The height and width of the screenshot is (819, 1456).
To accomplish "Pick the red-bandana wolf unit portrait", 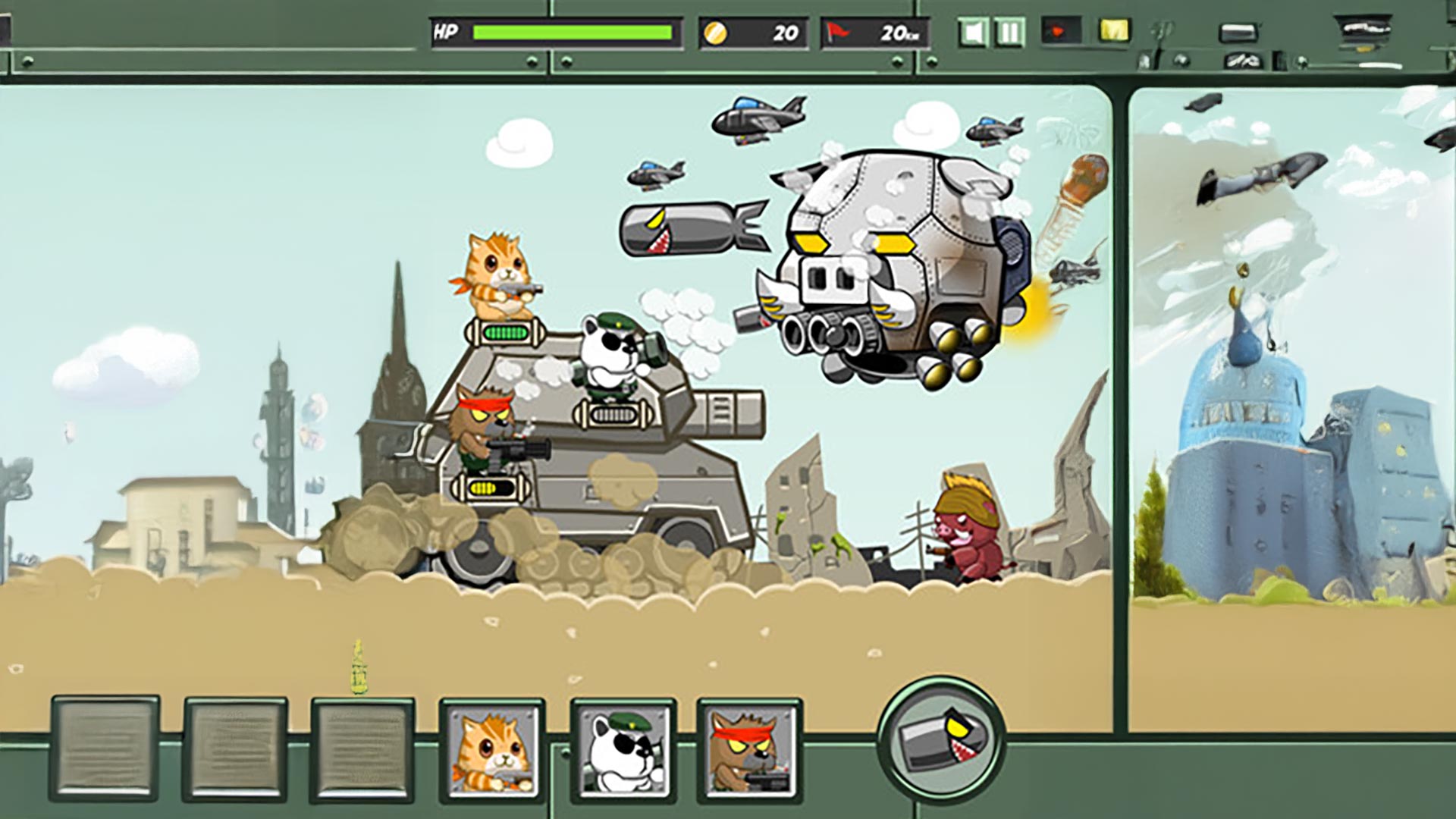I will [749, 751].
